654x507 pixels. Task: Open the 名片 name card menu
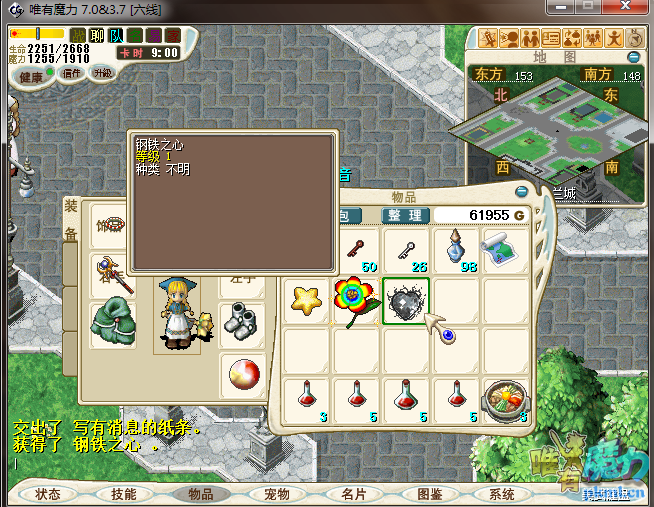tap(353, 494)
